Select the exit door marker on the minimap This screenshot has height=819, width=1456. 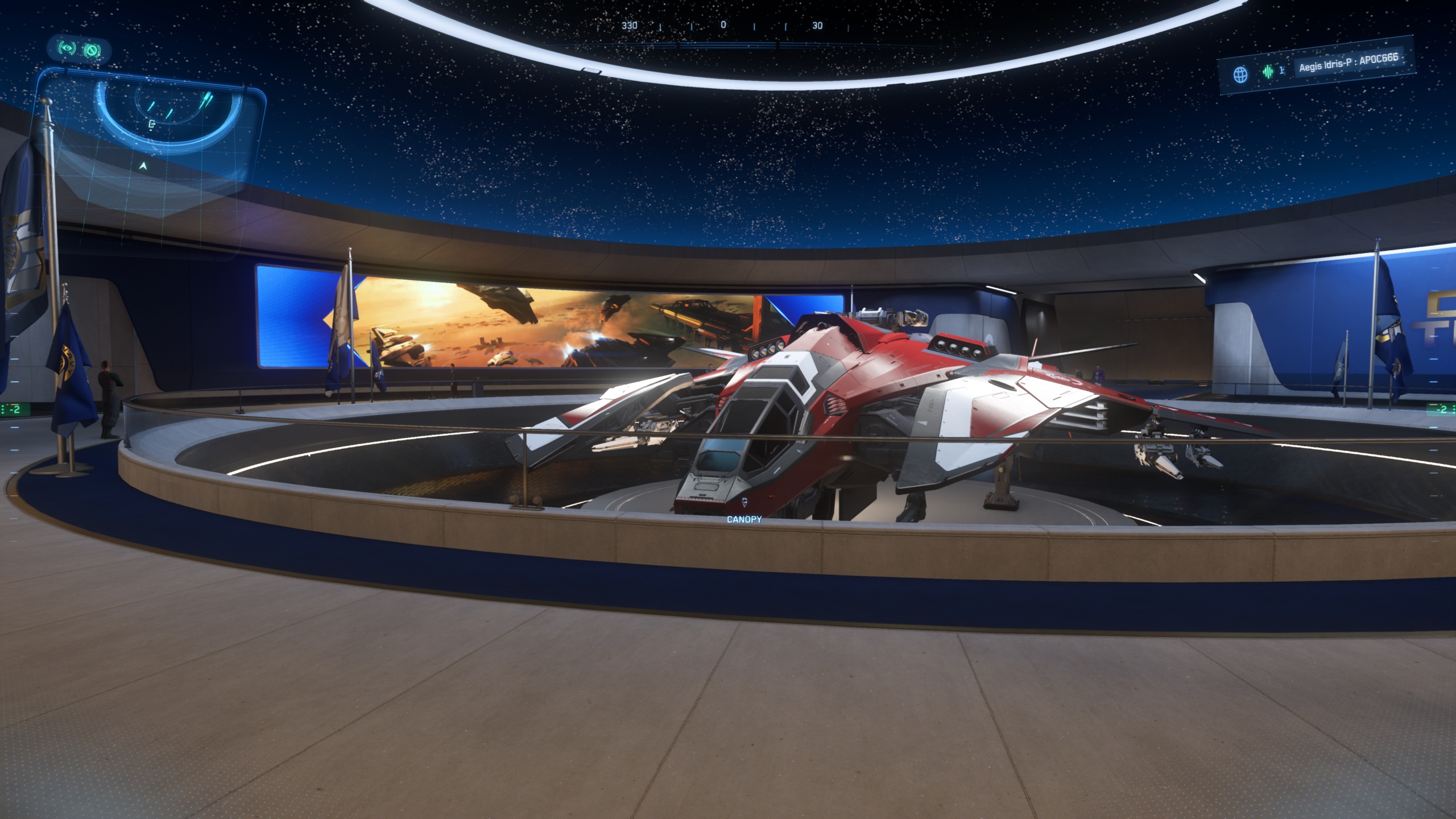tap(151, 125)
